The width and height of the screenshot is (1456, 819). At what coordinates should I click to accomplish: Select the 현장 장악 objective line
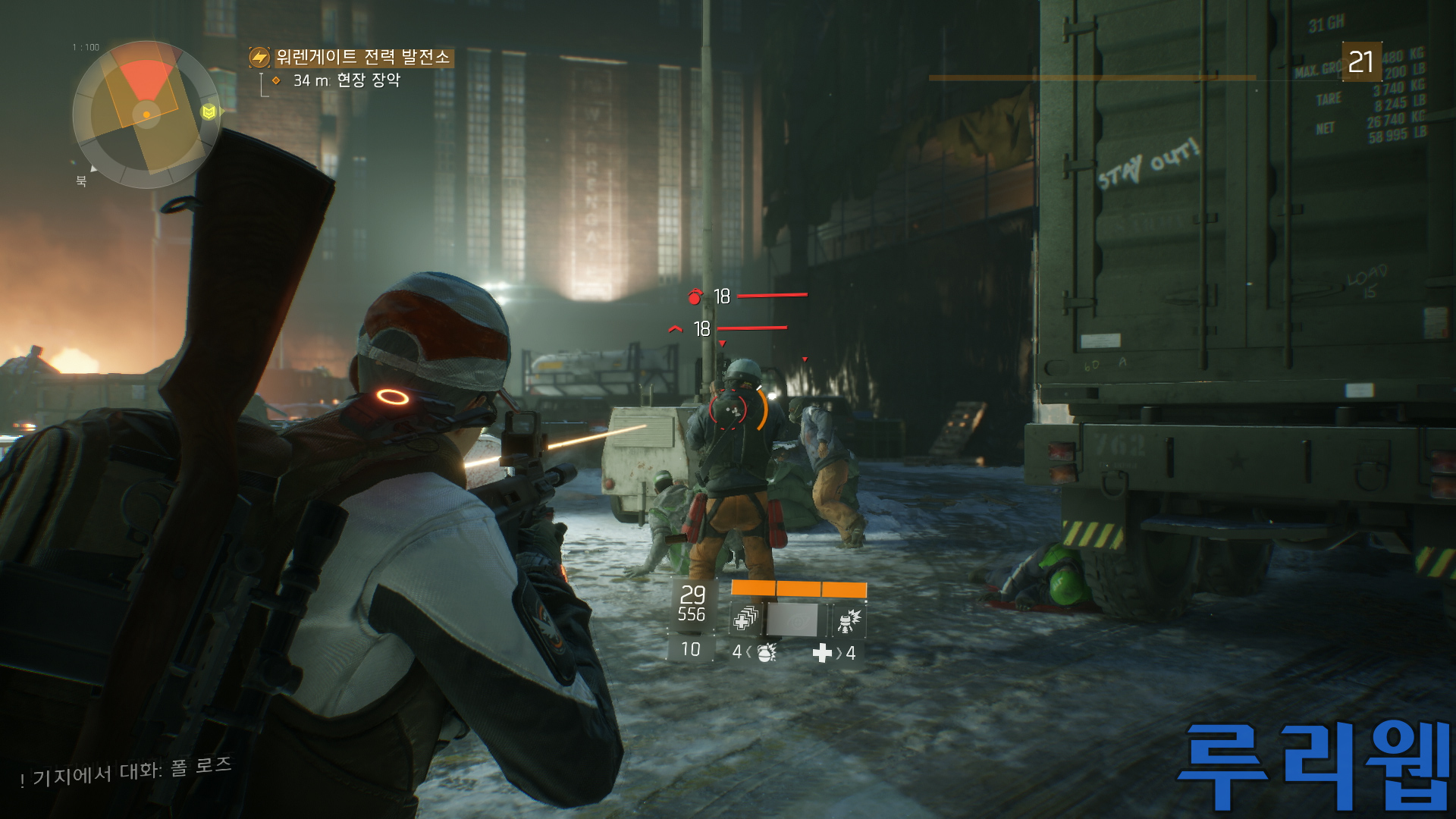tap(347, 80)
